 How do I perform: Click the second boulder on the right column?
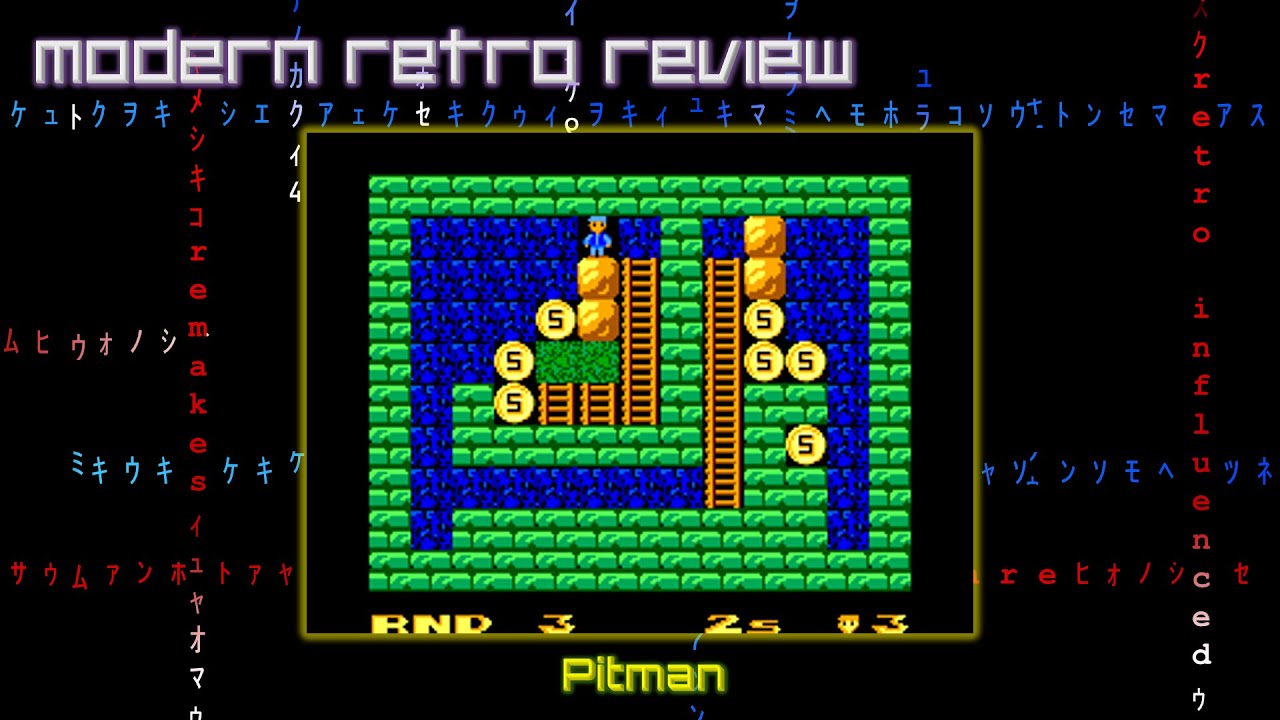tap(764, 278)
